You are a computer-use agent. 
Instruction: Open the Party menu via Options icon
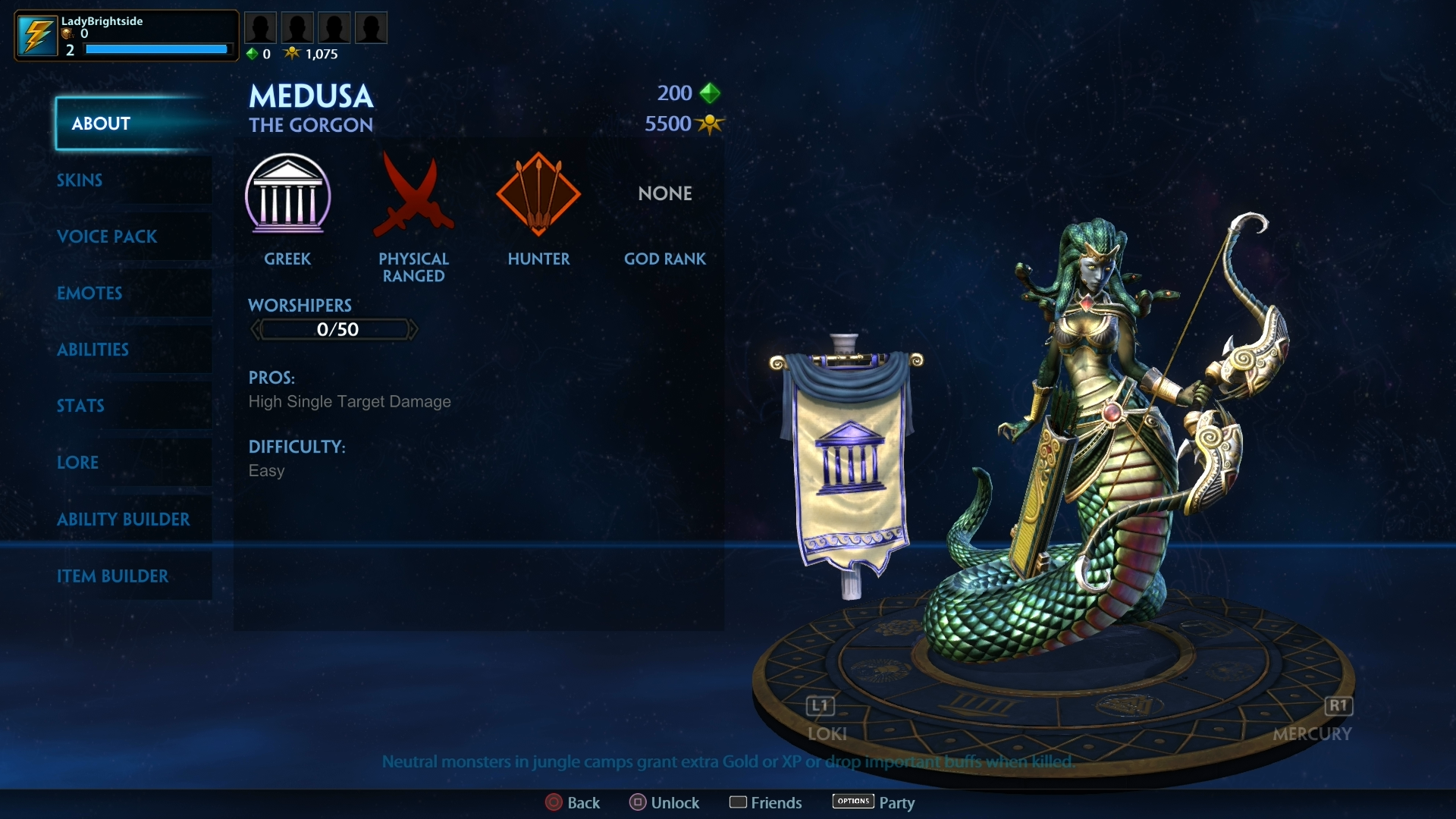(852, 801)
